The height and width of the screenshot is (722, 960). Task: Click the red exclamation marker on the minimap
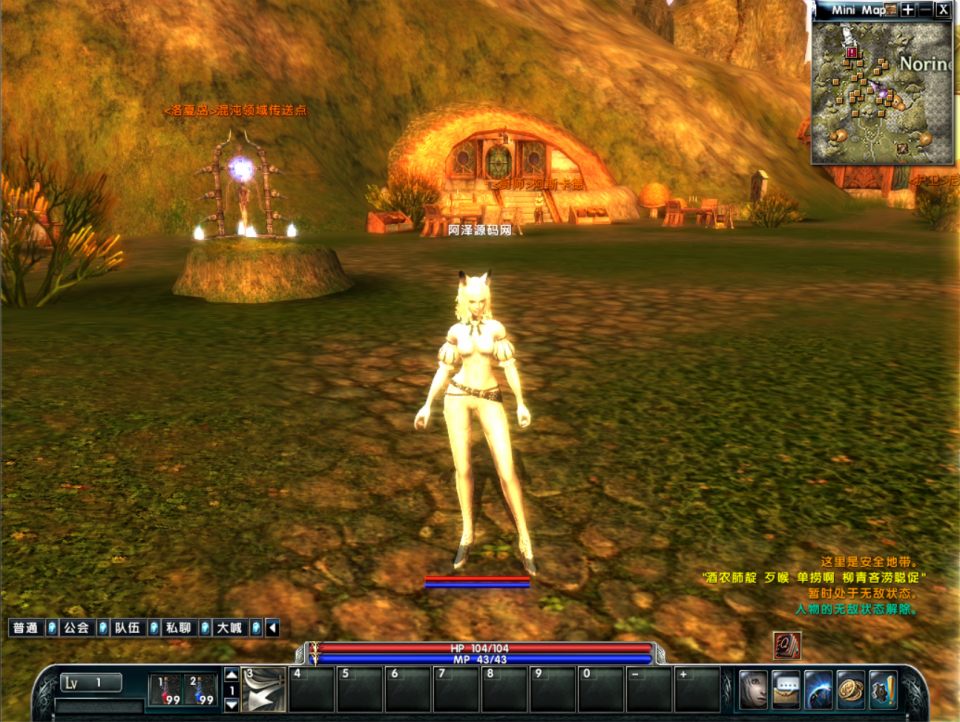coord(851,52)
